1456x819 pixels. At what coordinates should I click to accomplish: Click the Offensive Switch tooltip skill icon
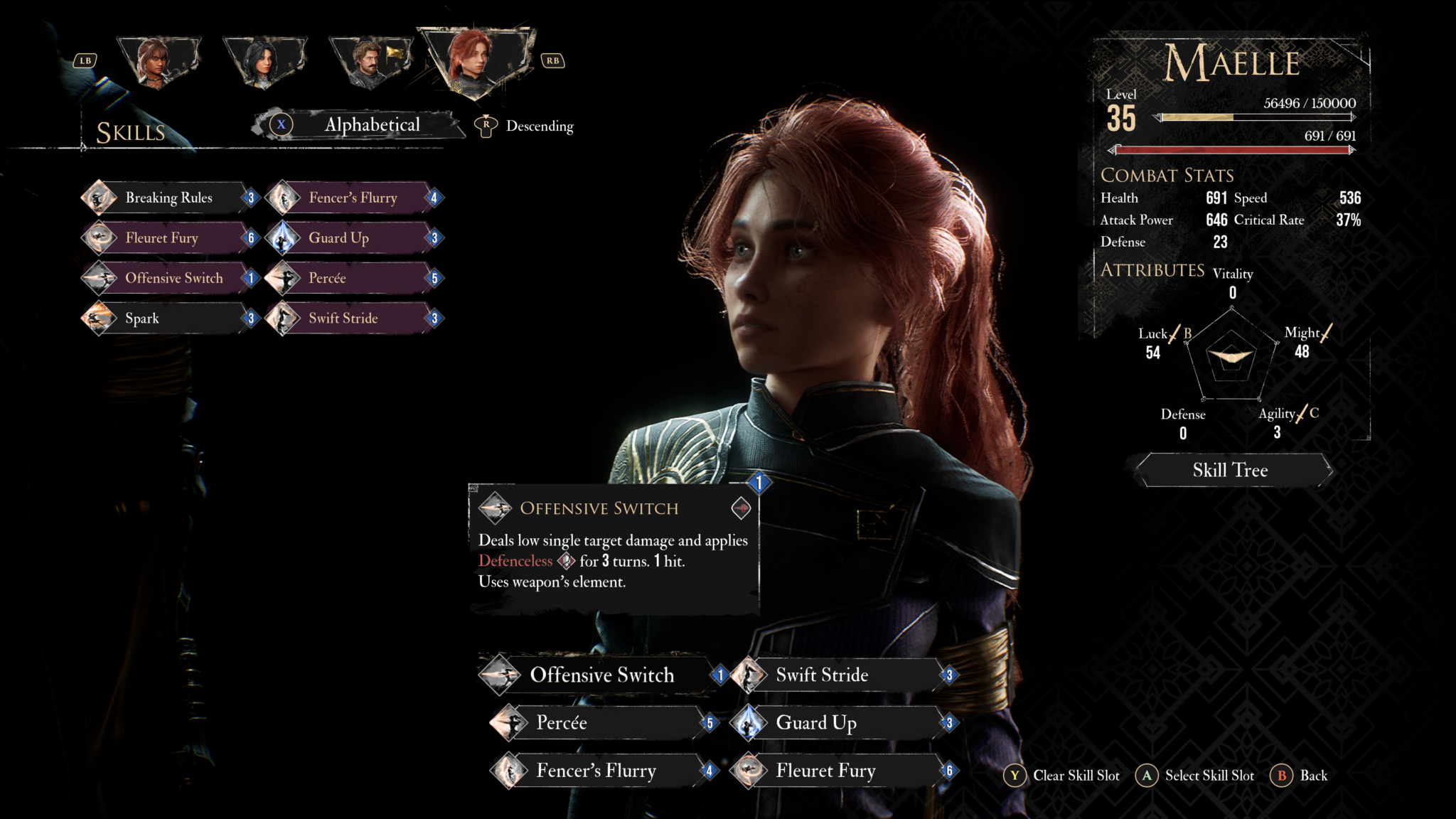500,509
